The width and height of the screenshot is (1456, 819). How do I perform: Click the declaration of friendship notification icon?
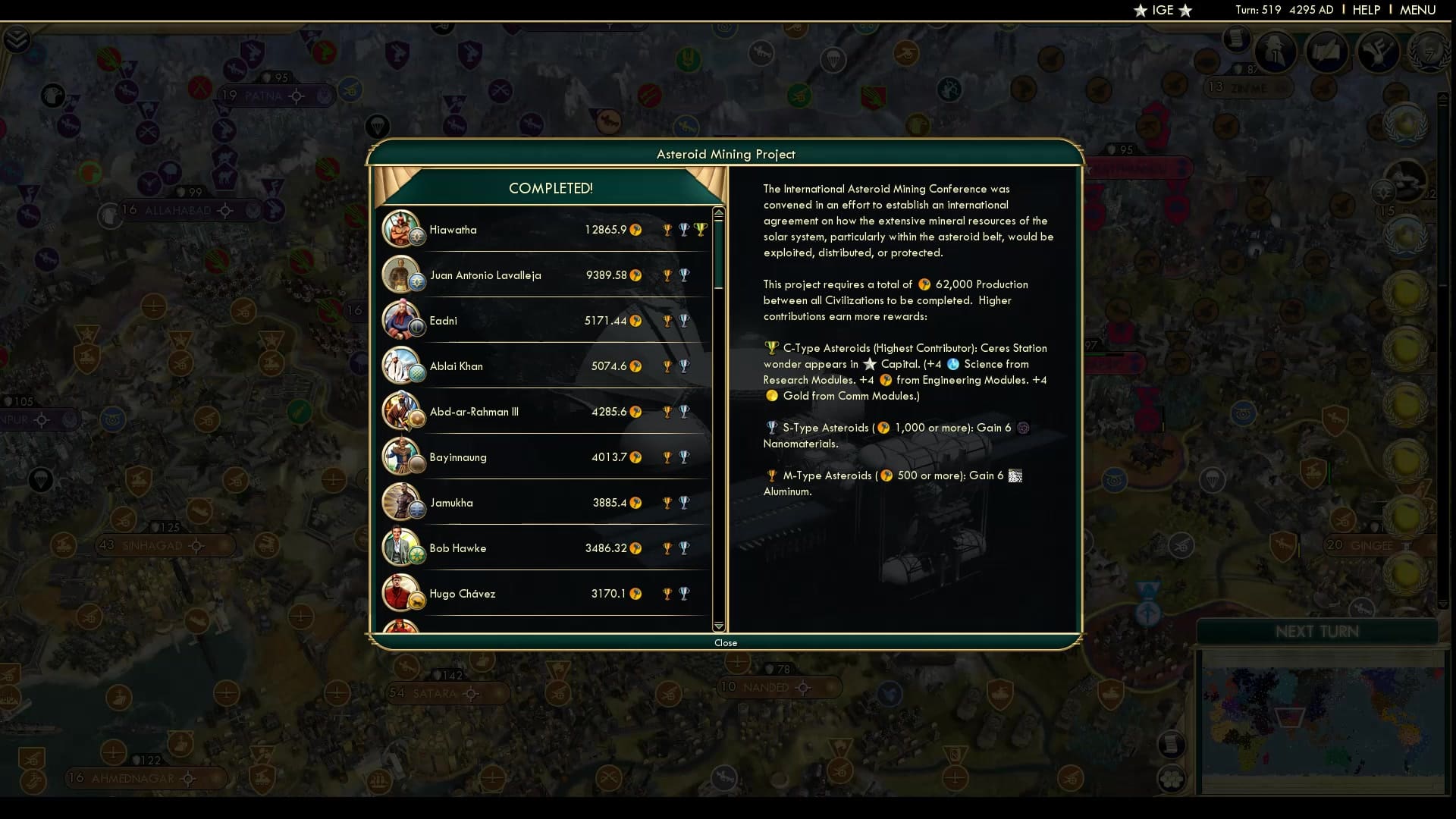pos(1329,52)
